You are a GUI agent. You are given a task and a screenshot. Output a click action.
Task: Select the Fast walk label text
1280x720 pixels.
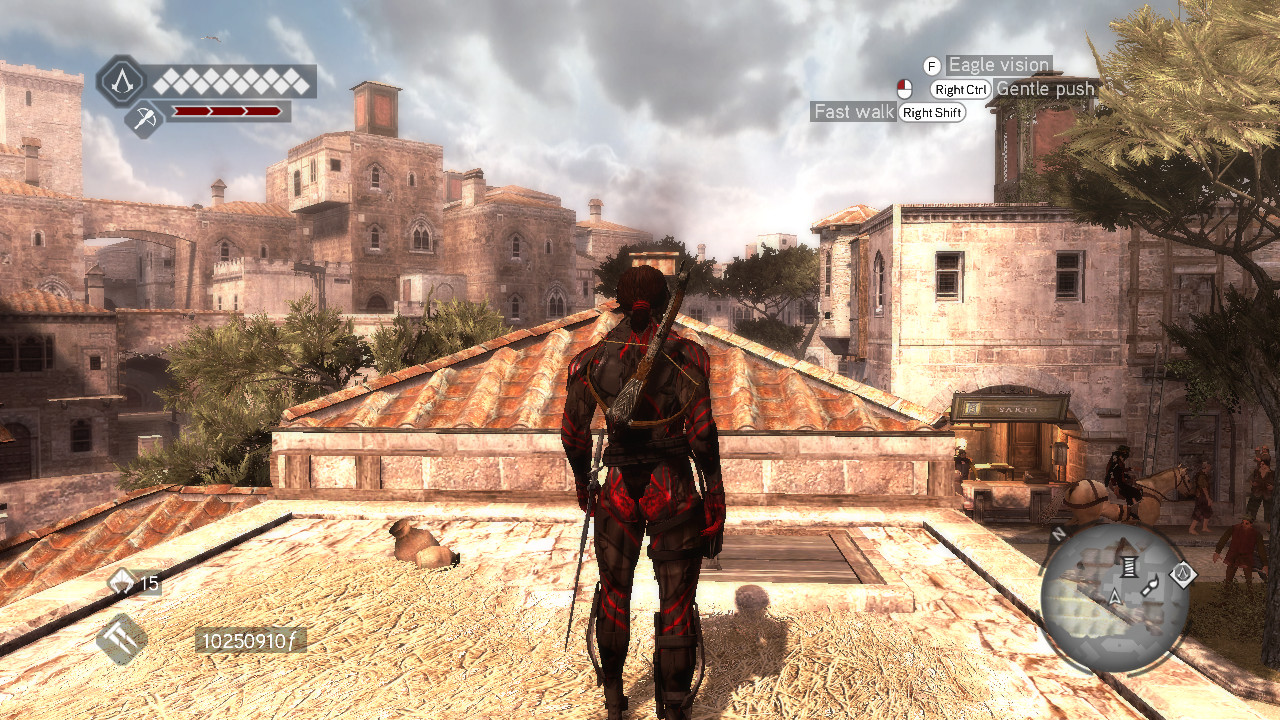coord(853,111)
